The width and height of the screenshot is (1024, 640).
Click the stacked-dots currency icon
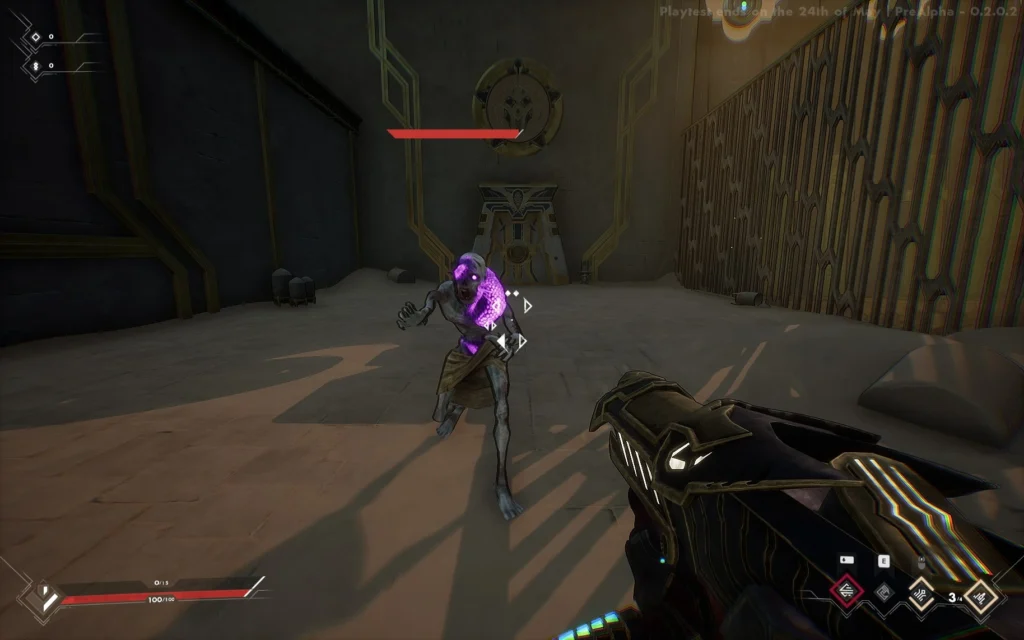(x=35, y=65)
